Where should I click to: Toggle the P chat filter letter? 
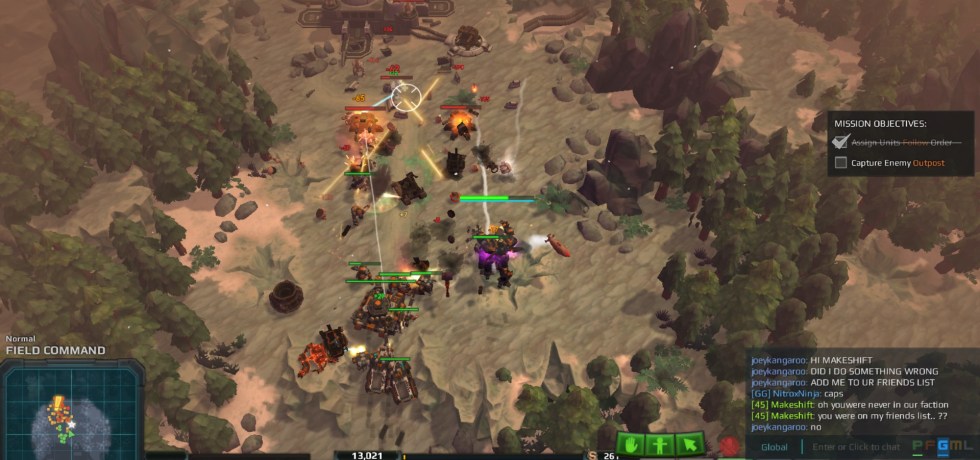pos(918,447)
